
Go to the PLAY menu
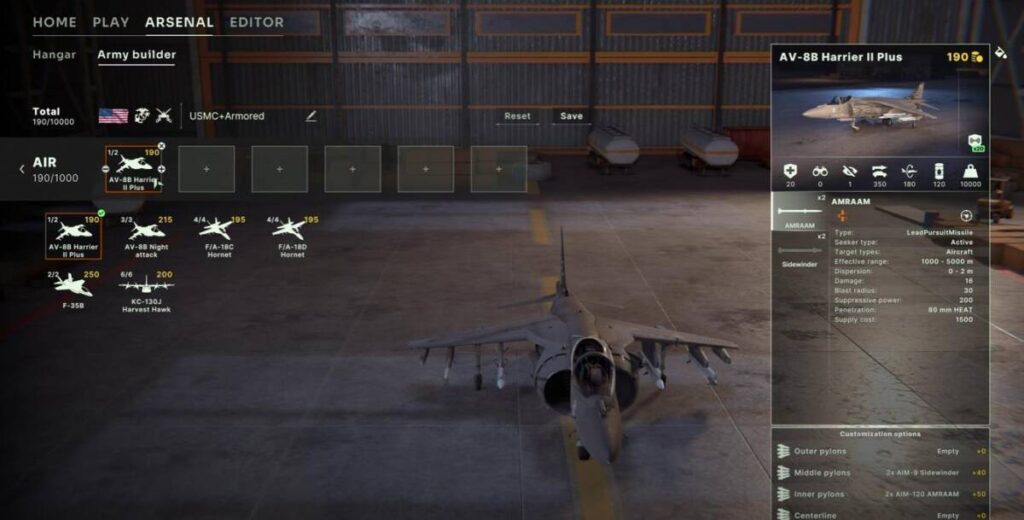110,22
